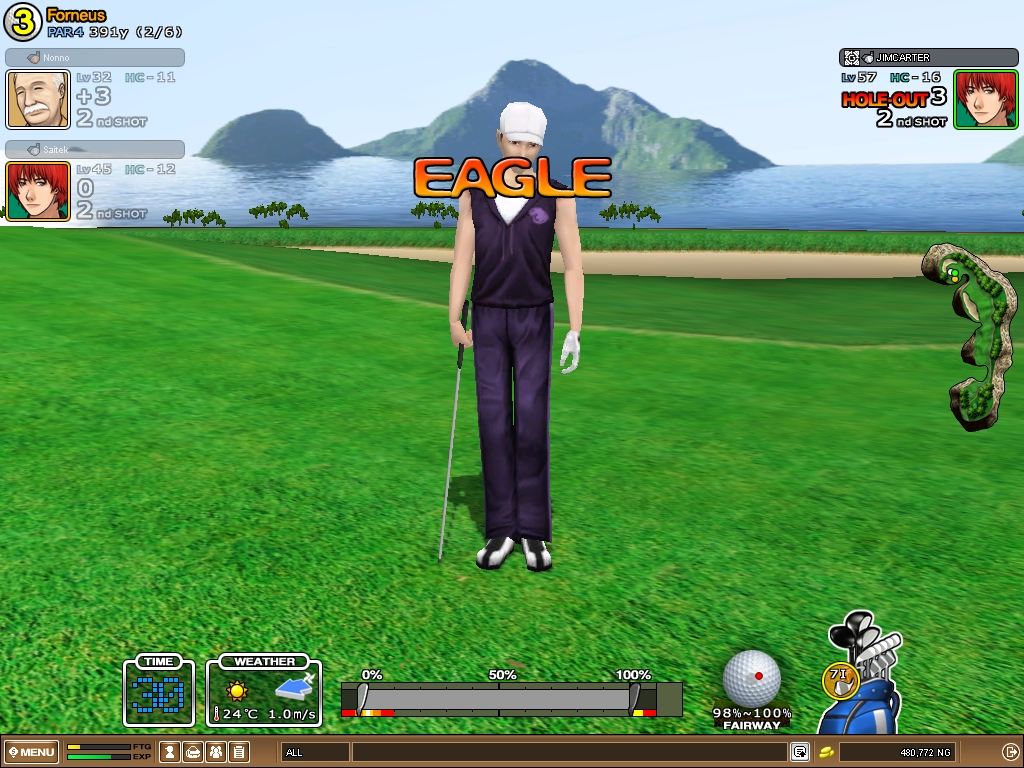
Task: Toggle the chat window expand icon
Action: (800, 752)
